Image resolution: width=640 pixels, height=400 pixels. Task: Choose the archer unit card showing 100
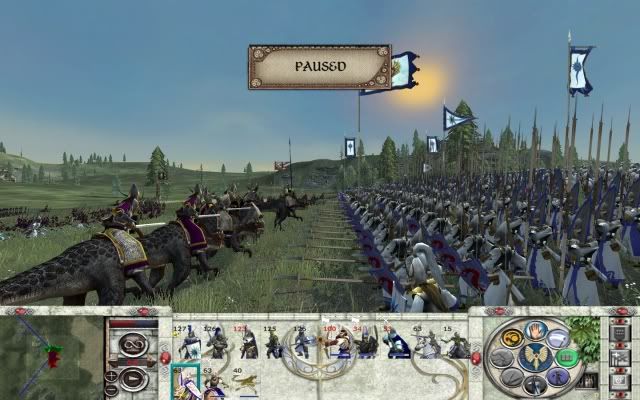[x=331, y=341]
